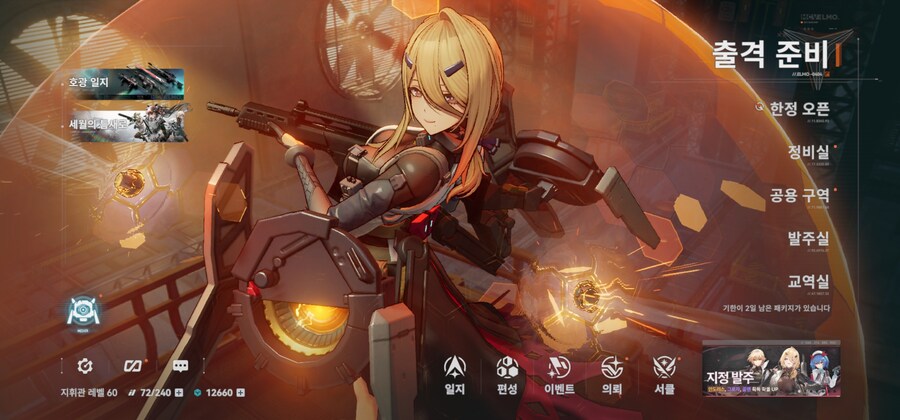
Task: Open the 발주실 procurement room
Action: 808,238
